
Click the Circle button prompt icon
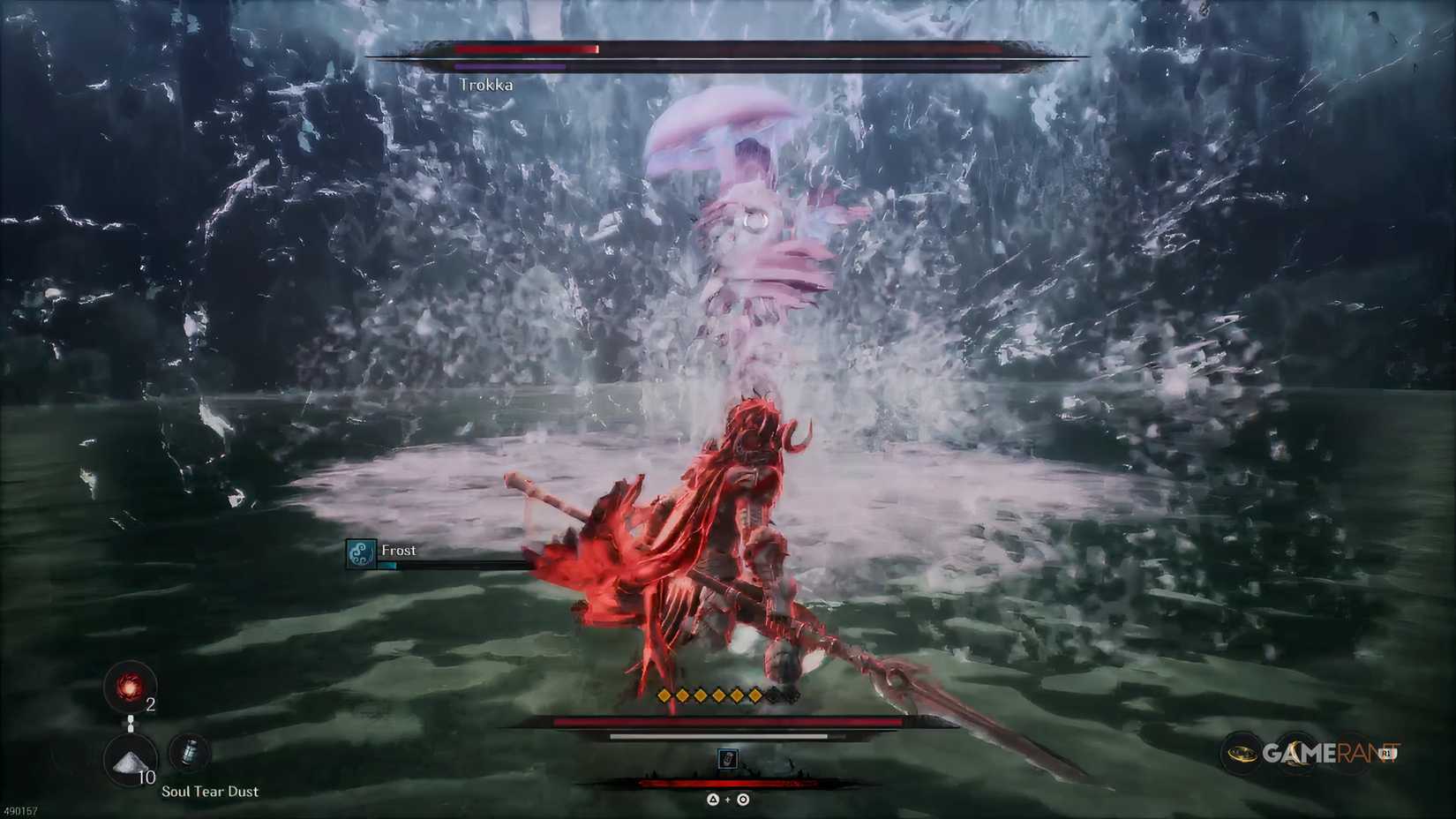(741, 800)
